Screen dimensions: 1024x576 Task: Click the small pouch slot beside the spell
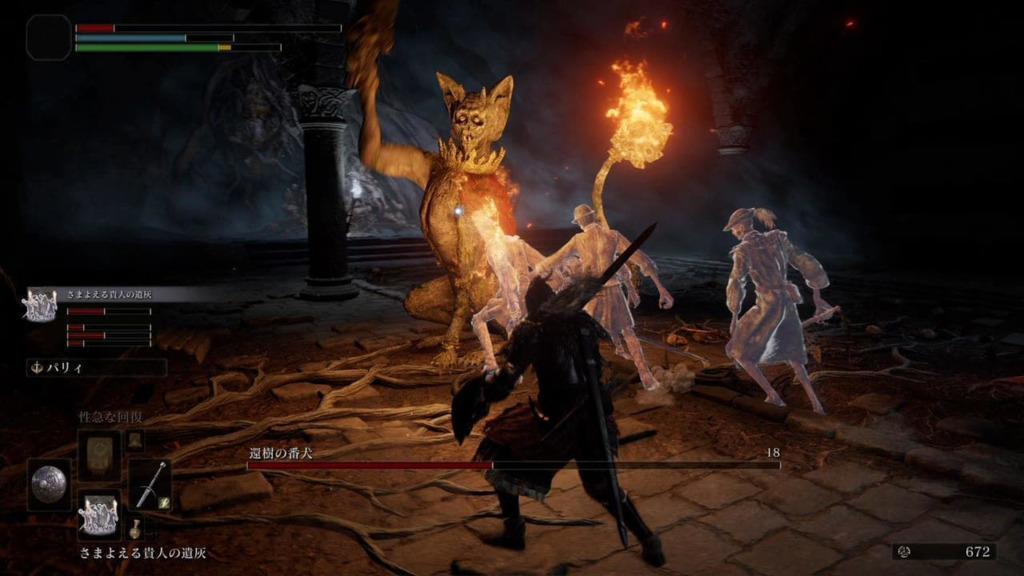coord(134,439)
